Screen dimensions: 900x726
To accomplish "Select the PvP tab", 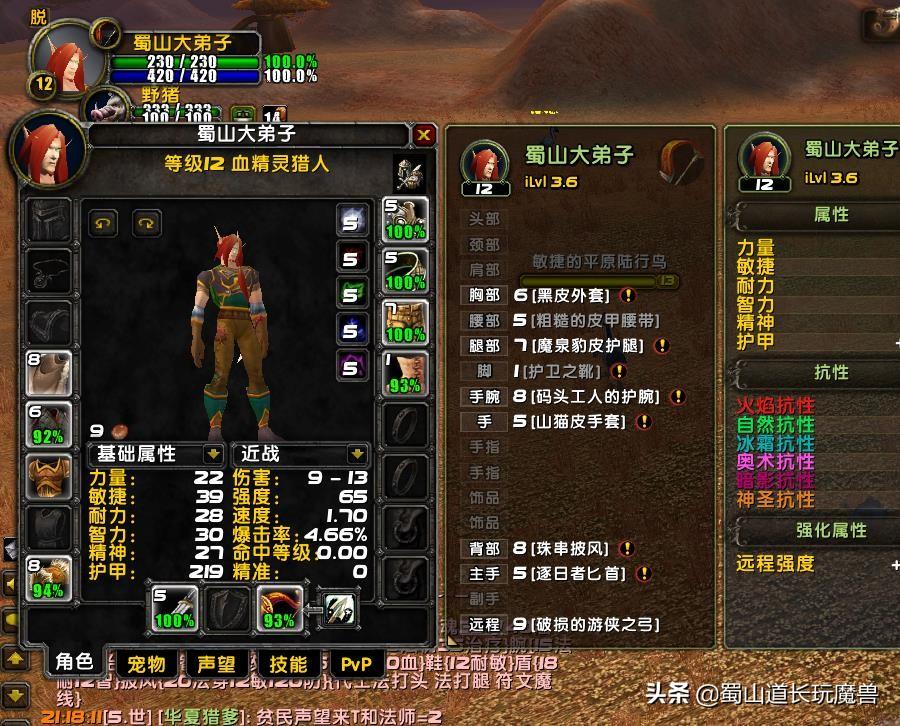I will click(x=356, y=664).
